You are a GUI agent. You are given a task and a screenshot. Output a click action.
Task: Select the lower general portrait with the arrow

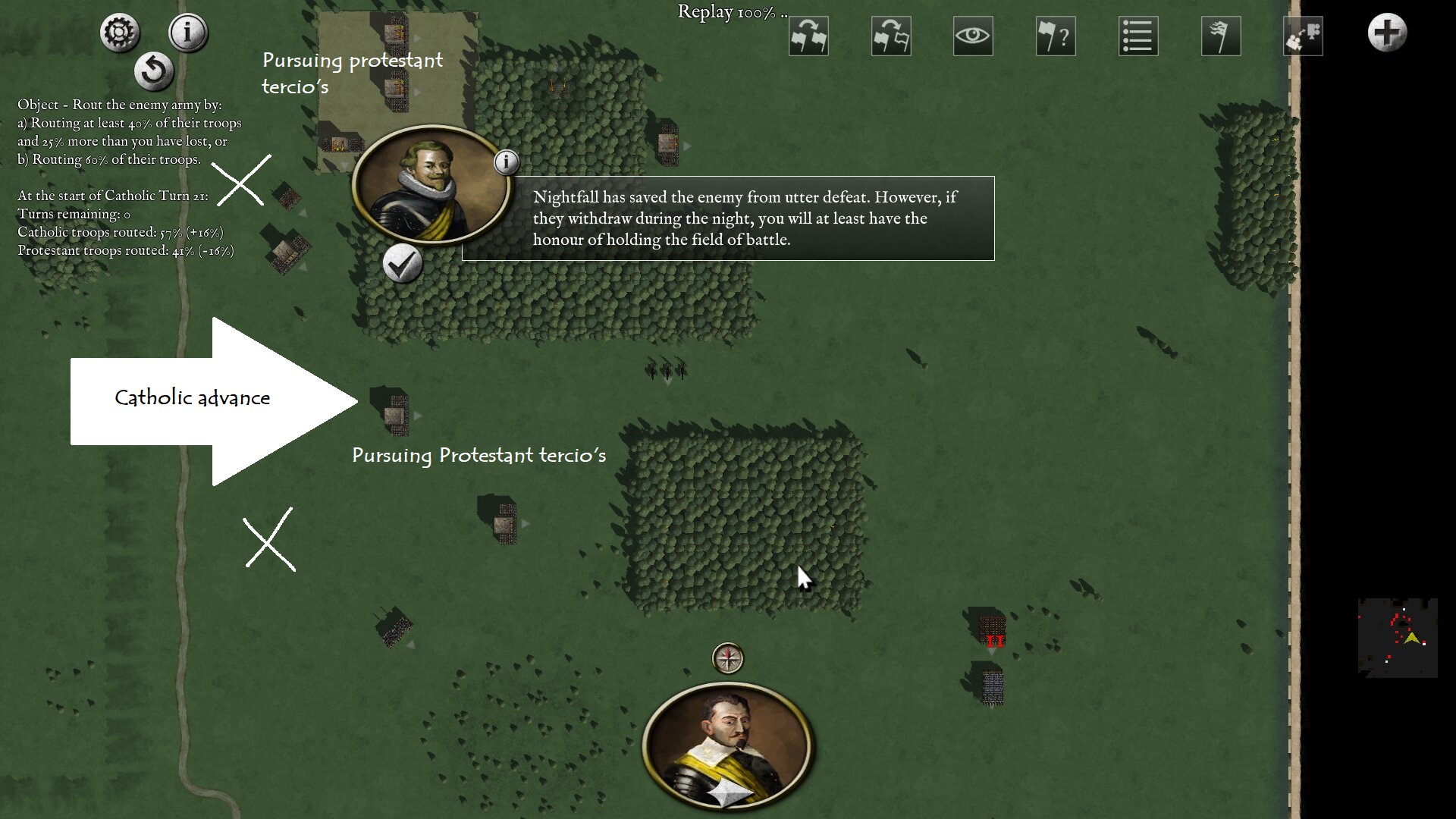[728, 747]
